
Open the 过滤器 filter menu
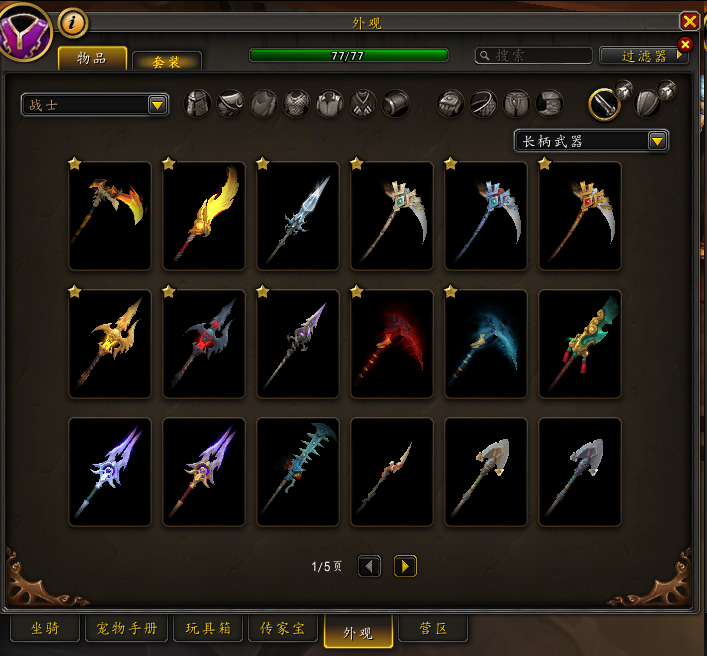(x=643, y=56)
